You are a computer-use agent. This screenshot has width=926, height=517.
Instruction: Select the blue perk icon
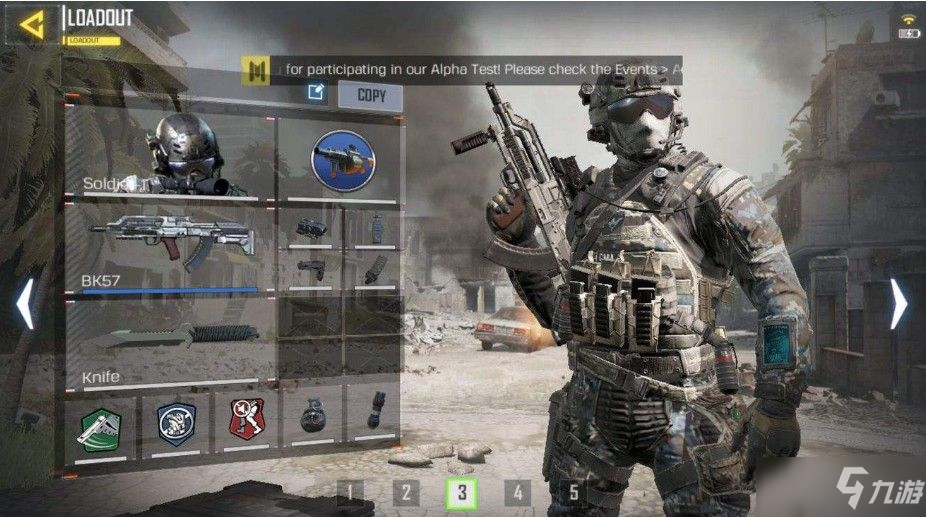176,425
